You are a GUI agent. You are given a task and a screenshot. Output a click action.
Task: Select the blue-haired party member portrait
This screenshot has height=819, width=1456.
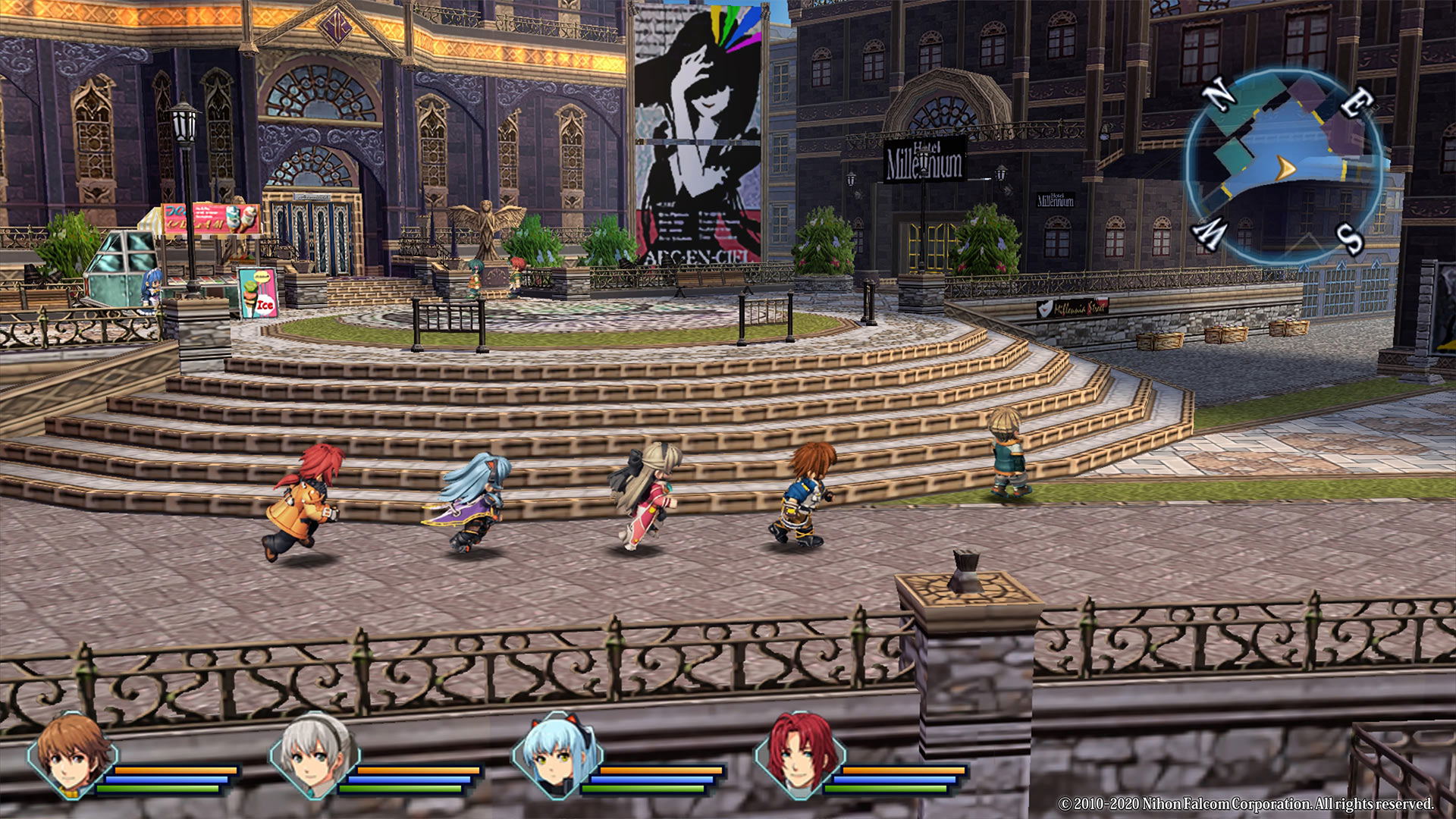pyautogui.click(x=557, y=755)
